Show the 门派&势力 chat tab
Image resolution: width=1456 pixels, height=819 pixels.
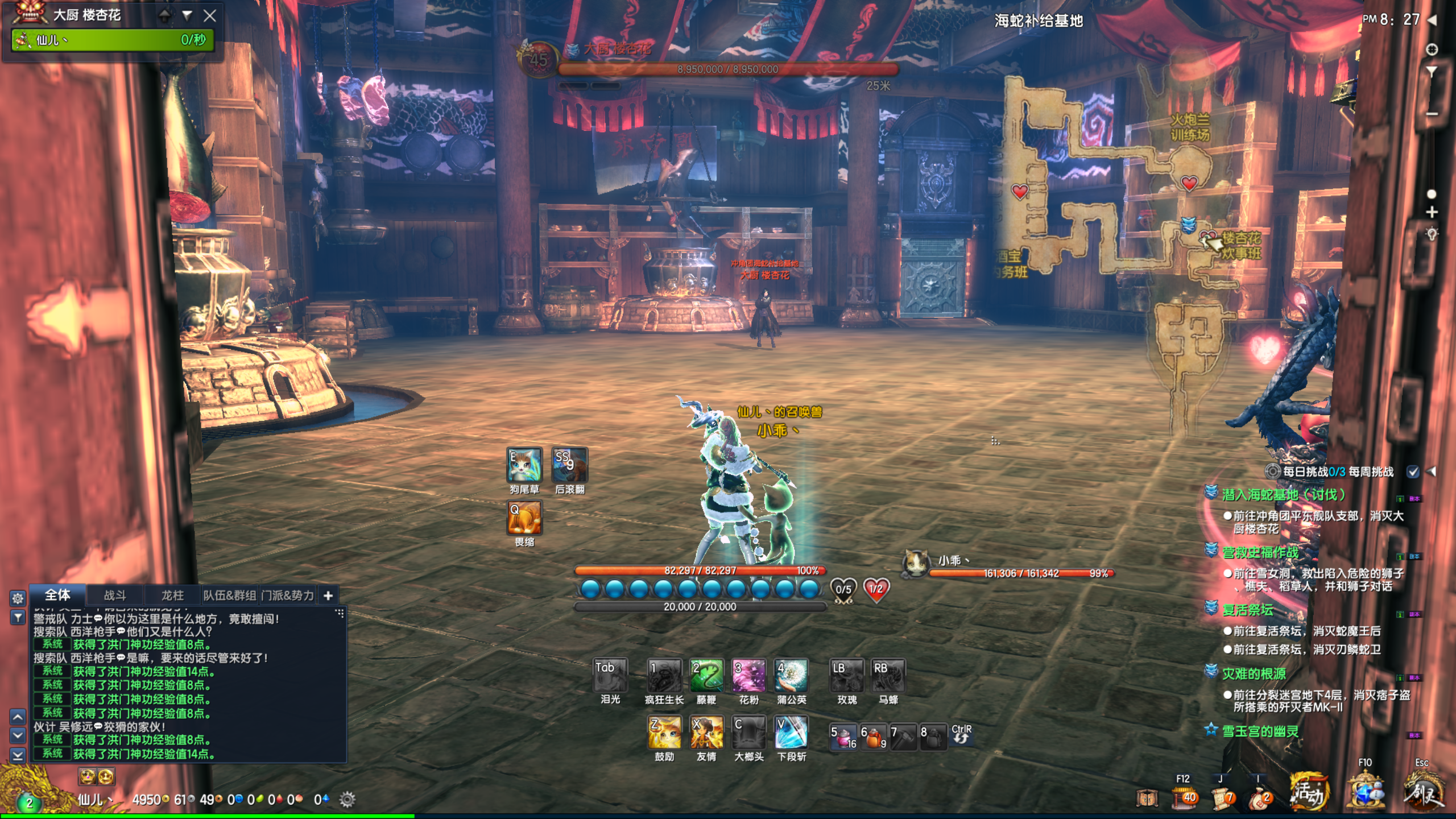point(288,595)
